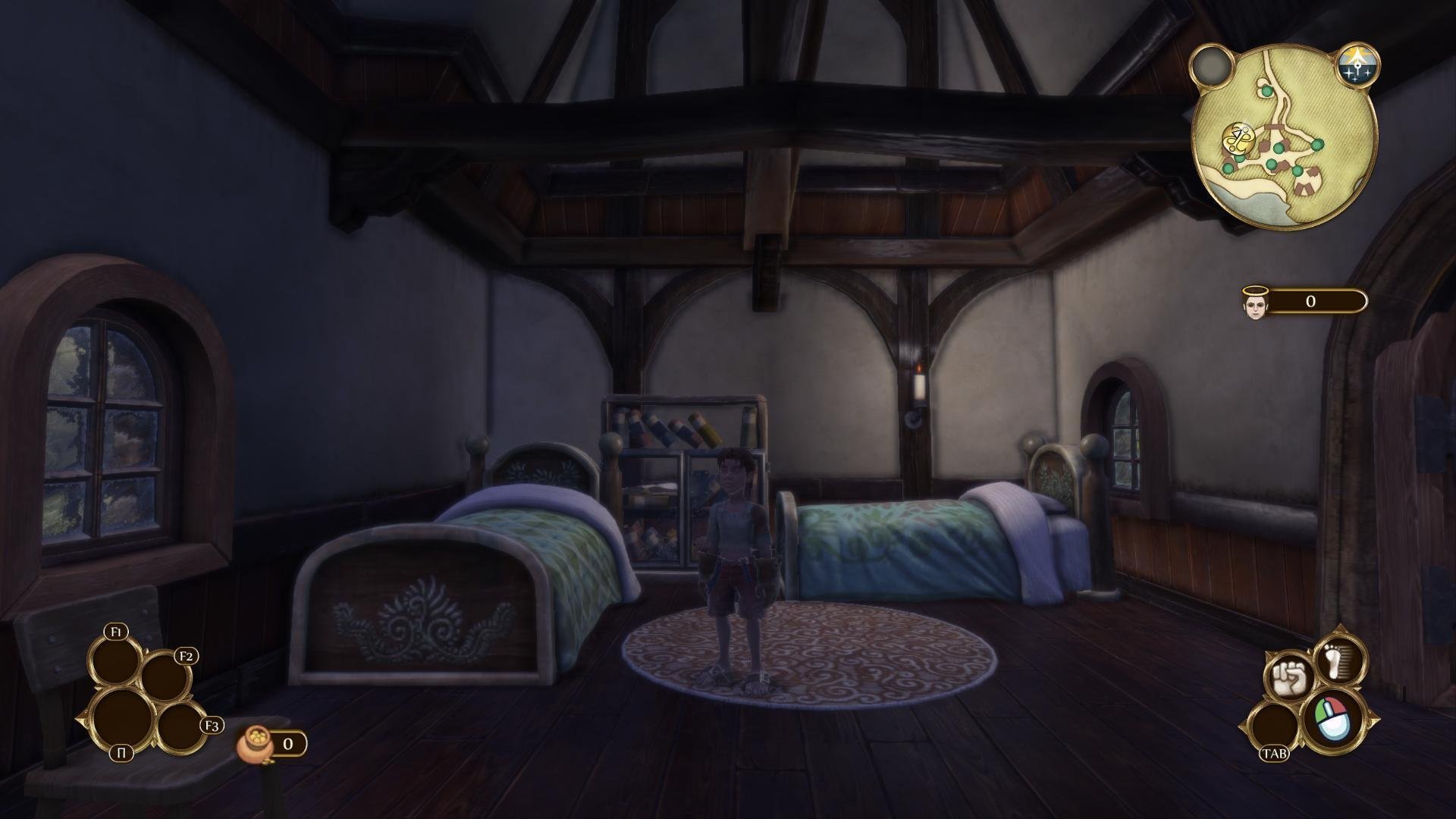This screenshot has width=1456, height=819.
Task: Select the mouse control icon
Action: (x=1334, y=719)
